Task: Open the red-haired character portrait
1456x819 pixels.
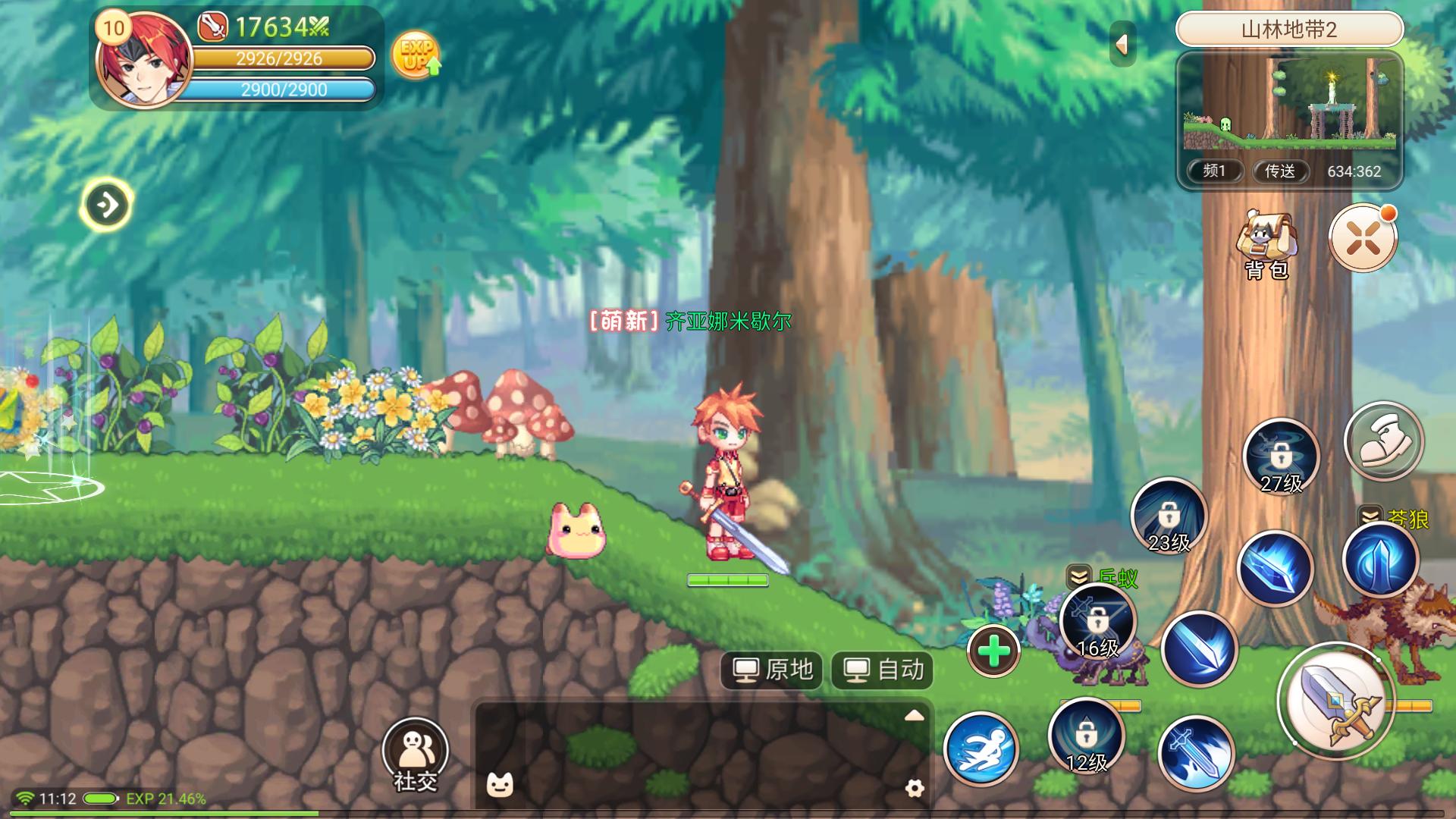Action: point(144,62)
